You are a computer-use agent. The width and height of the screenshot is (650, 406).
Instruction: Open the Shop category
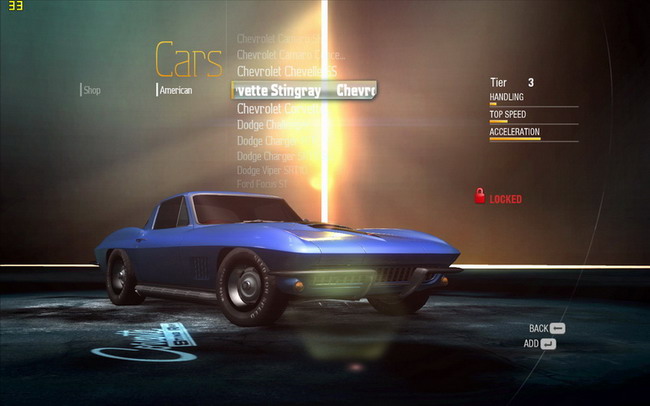(92, 90)
